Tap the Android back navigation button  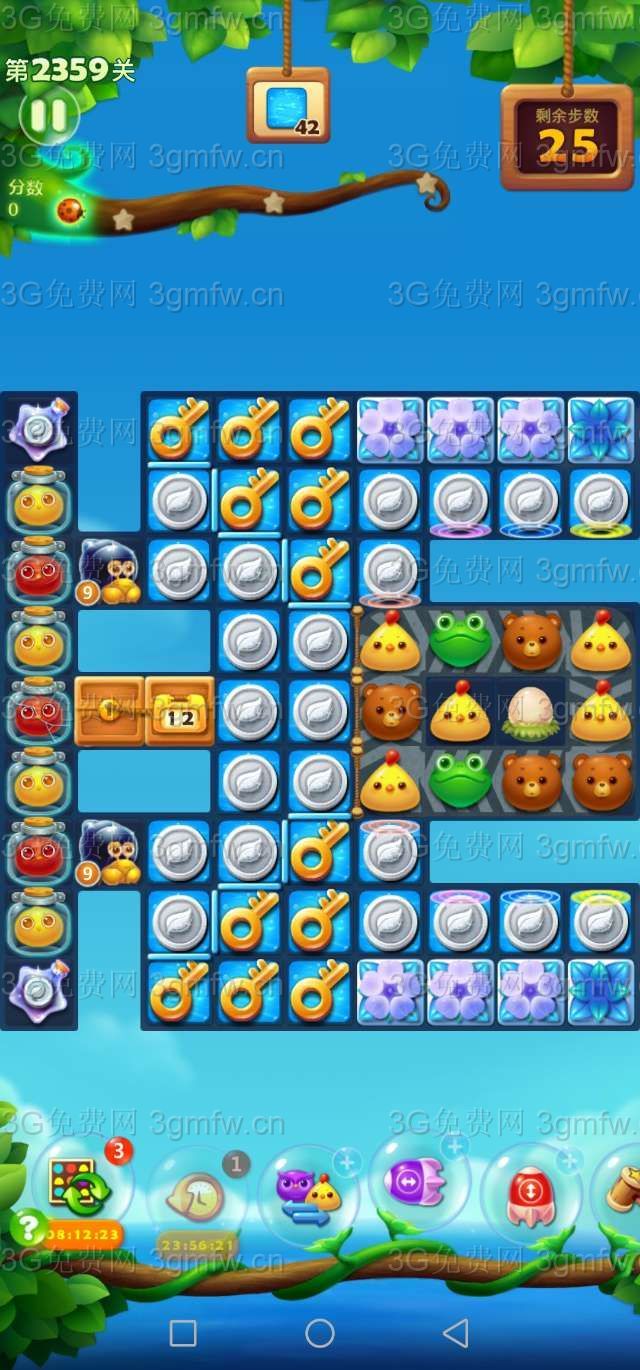[x=456, y=1333]
